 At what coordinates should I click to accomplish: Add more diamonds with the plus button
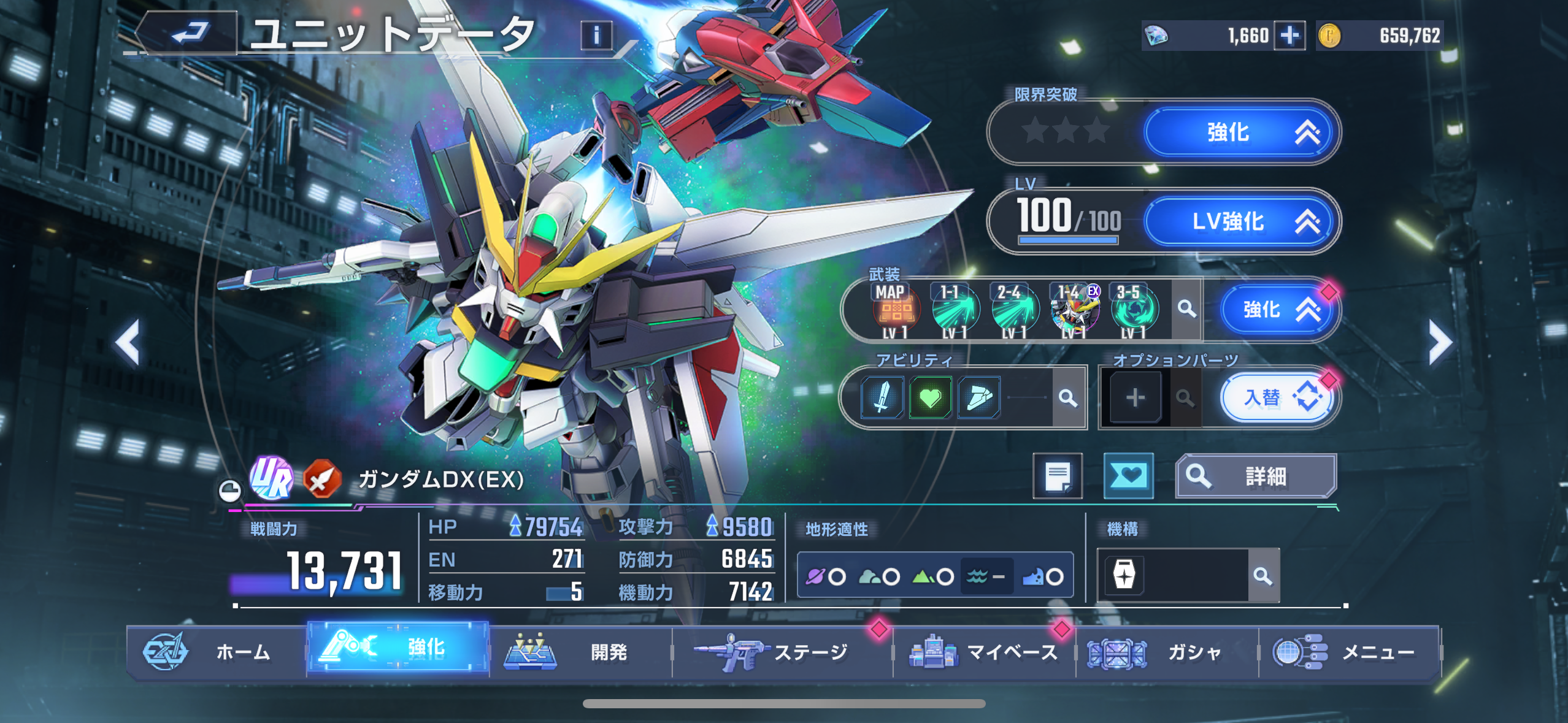coord(1289,35)
